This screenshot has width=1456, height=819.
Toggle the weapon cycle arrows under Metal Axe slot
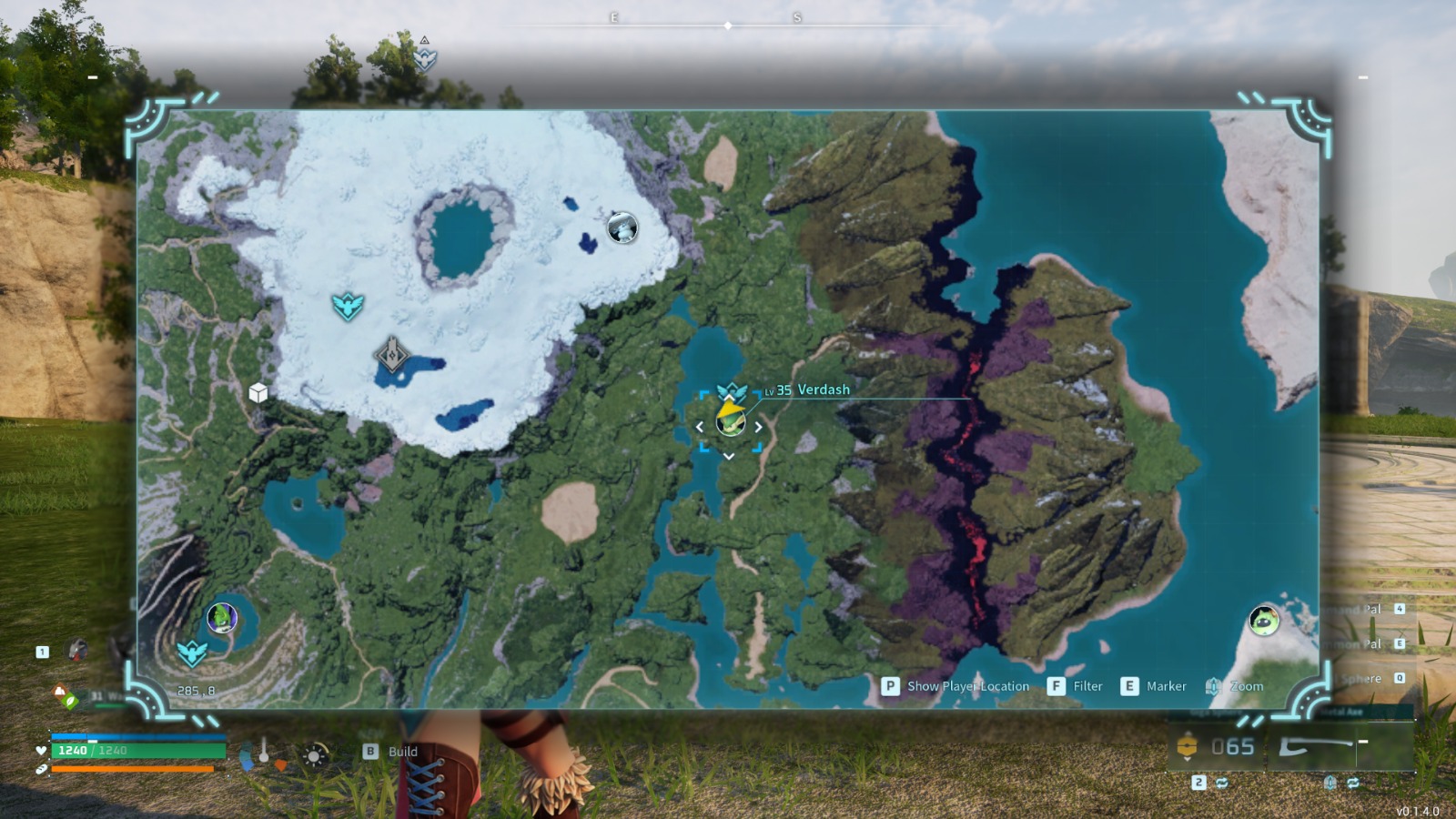(1354, 782)
